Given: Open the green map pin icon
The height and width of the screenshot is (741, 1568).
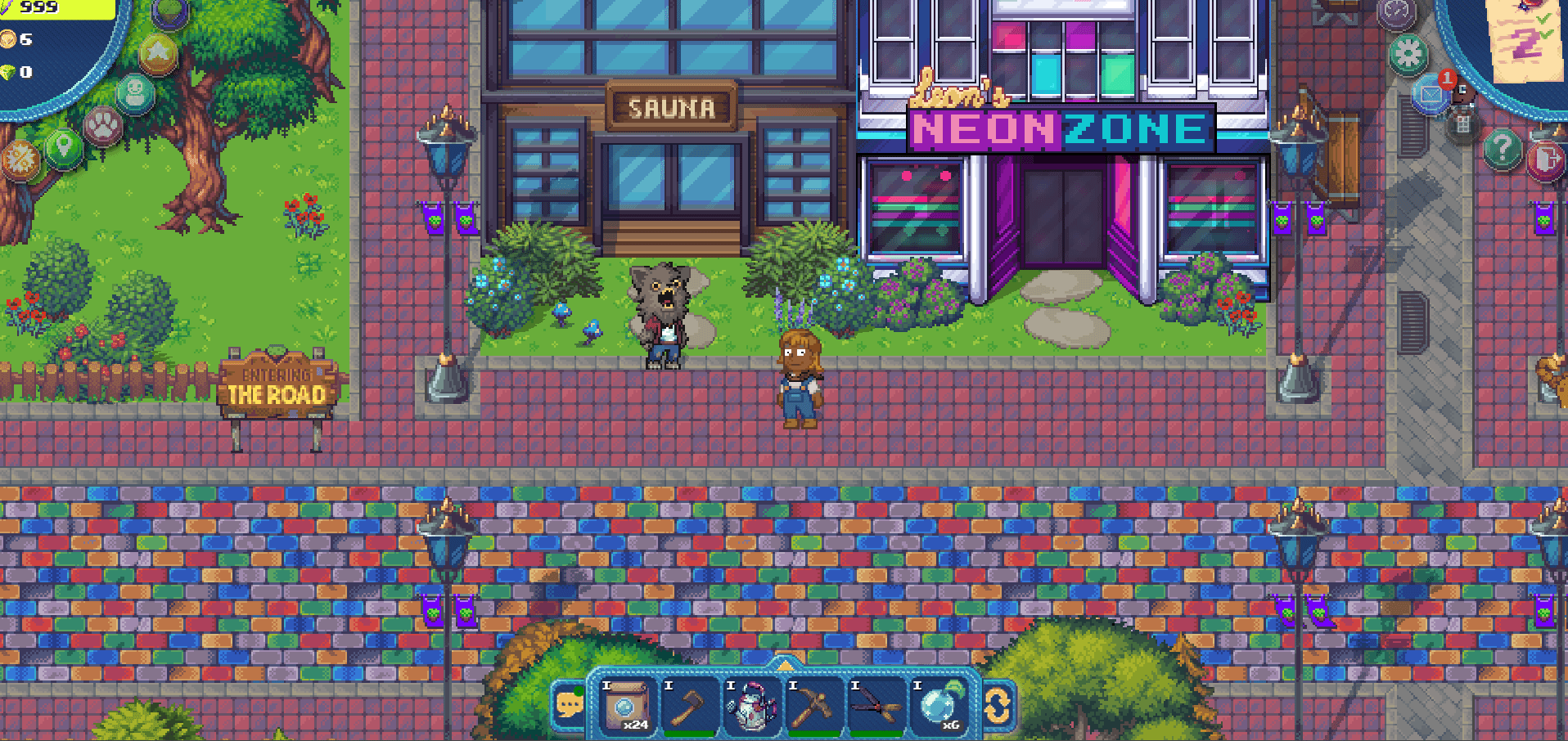Looking at the screenshot, I should [64, 147].
